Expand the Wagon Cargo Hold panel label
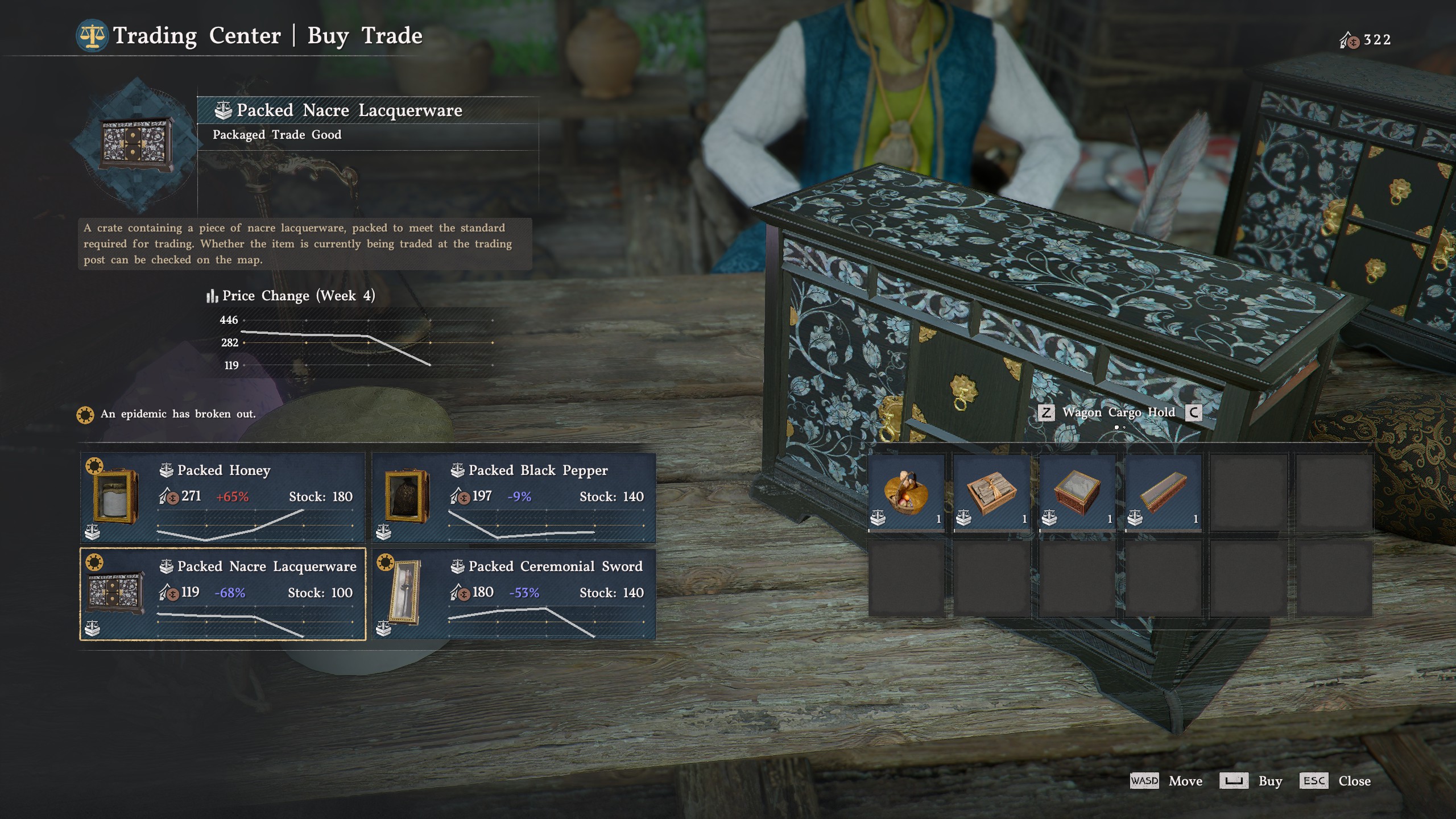Image resolution: width=1456 pixels, height=819 pixels. [x=1119, y=413]
